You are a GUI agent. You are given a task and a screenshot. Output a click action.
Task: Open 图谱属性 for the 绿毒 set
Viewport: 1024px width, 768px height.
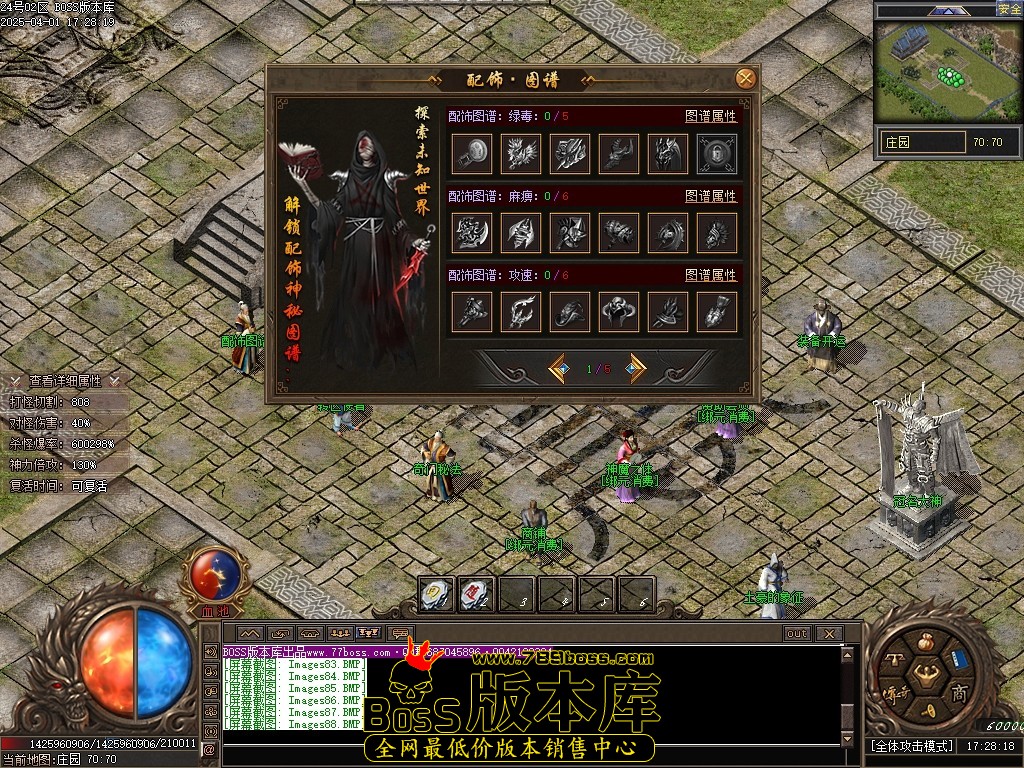pos(710,116)
